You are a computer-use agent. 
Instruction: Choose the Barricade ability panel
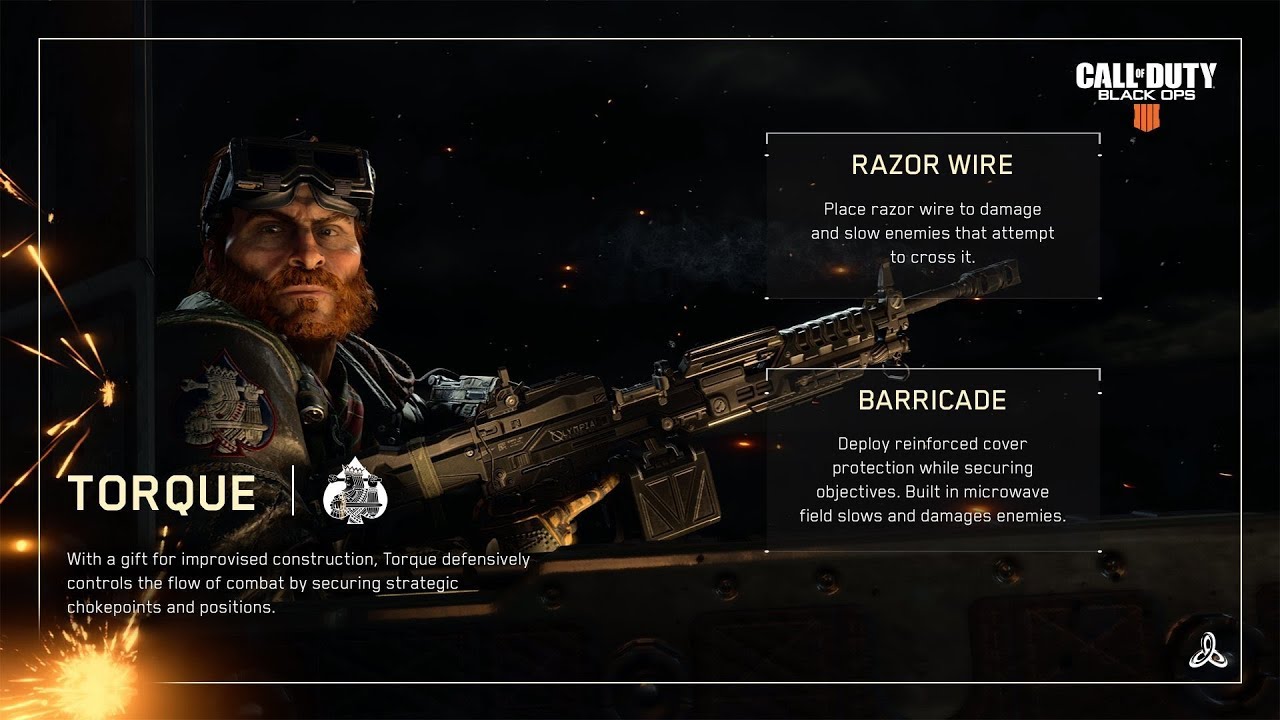[x=933, y=460]
